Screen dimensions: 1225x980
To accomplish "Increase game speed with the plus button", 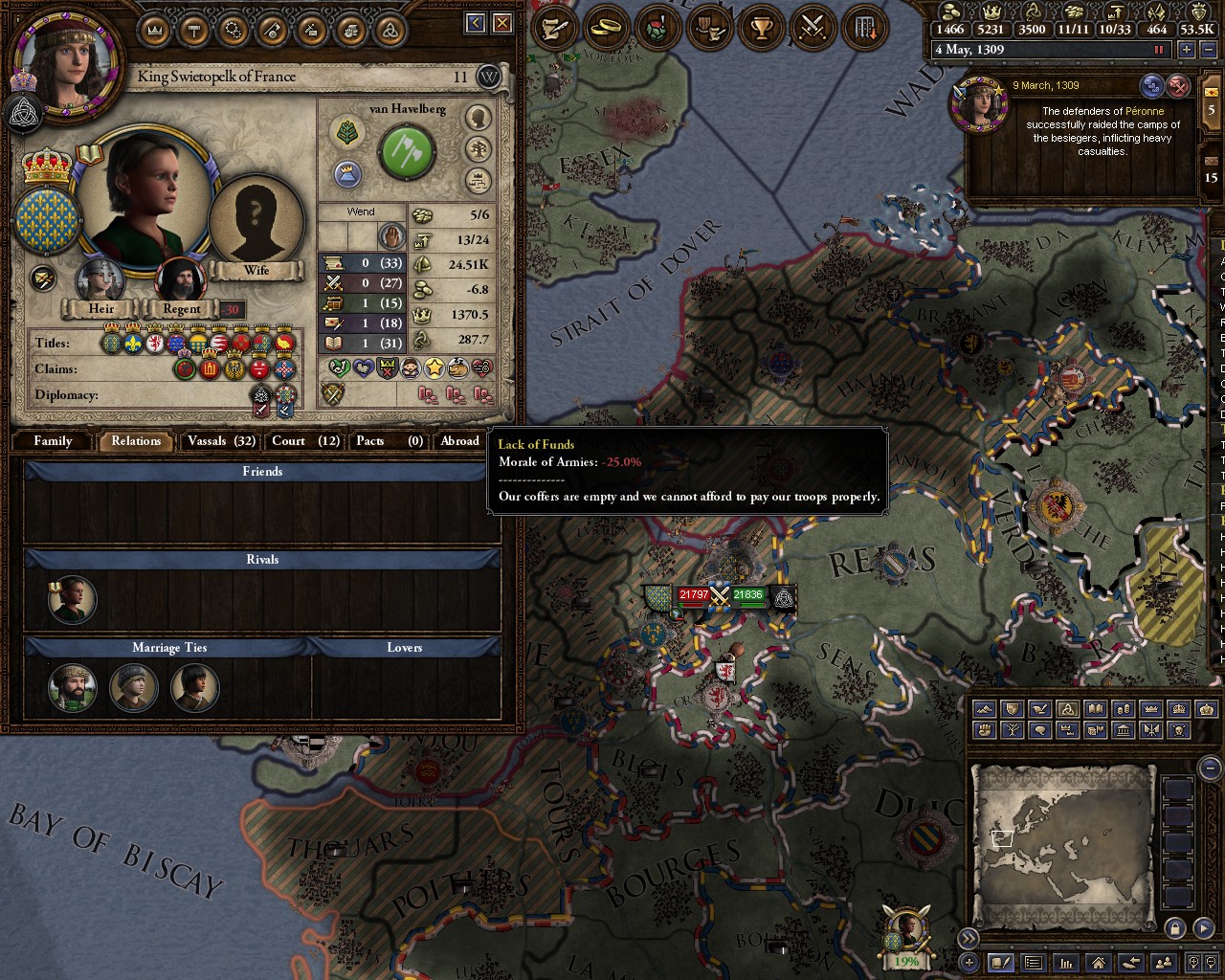I will pos(1187,50).
